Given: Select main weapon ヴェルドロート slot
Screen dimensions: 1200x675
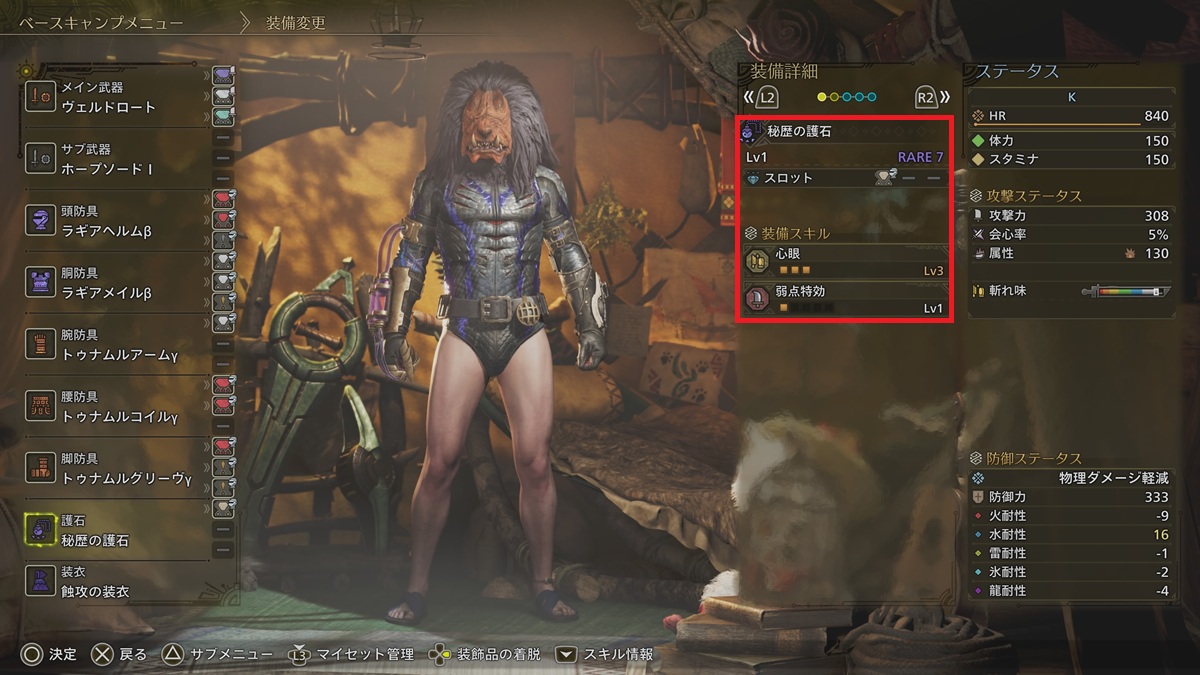Looking at the screenshot, I should pyautogui.click(x=120, y=98).
